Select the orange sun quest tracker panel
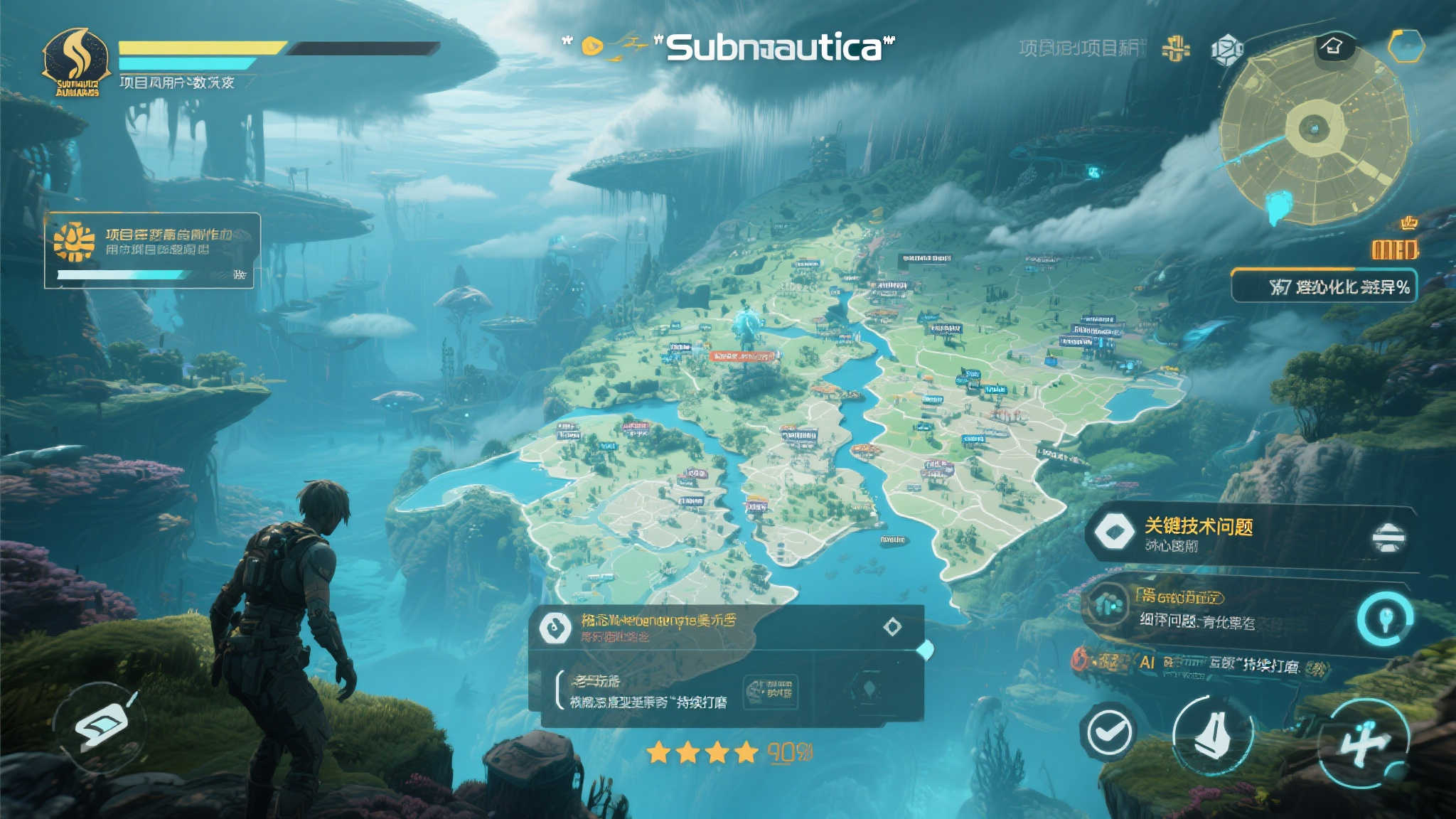Viewport: 1456px width, 819px height. 152,250
